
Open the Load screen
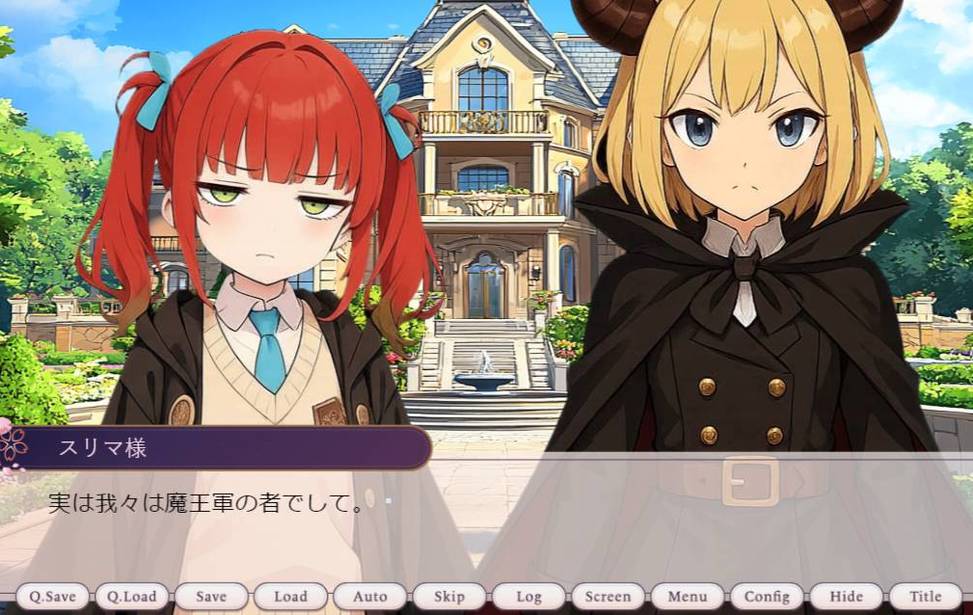(x=290, y=596)
